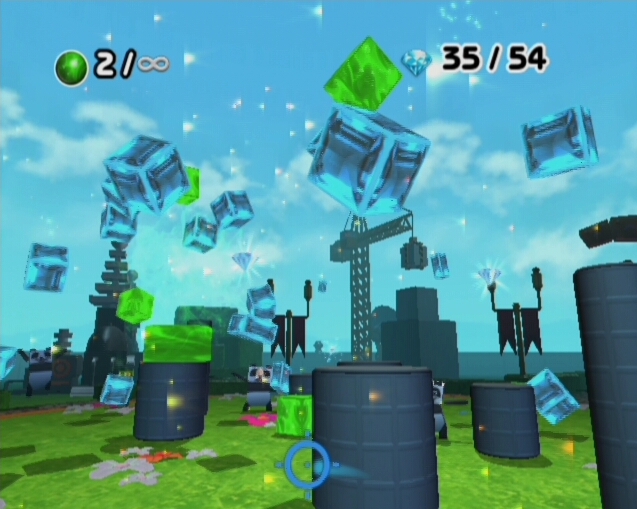Select the blue diamond gem icon
Image resolution: width=637 pixels, height=509 pixels.
pyautogui.click(x=415, y=63)
